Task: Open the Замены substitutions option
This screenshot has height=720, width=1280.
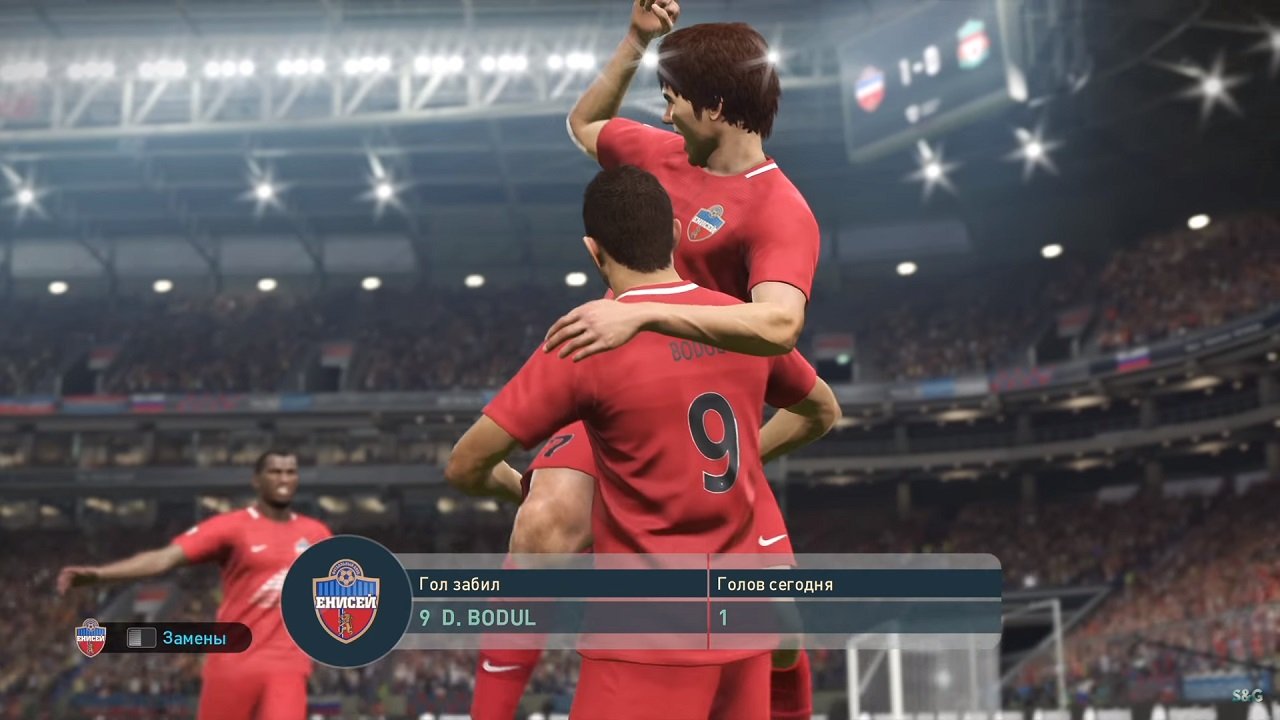Action: click(x=193, y=638)
